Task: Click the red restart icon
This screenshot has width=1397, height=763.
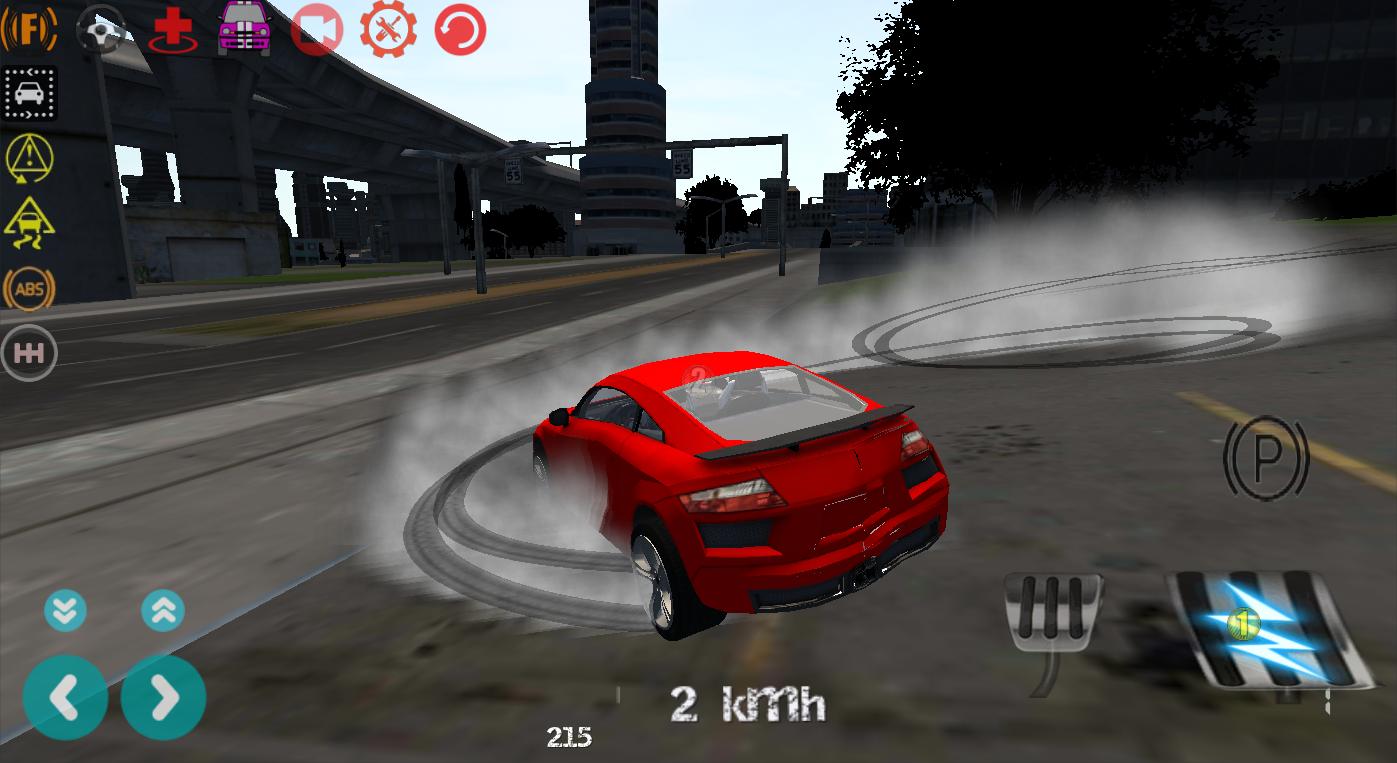Action: [459, 28]
